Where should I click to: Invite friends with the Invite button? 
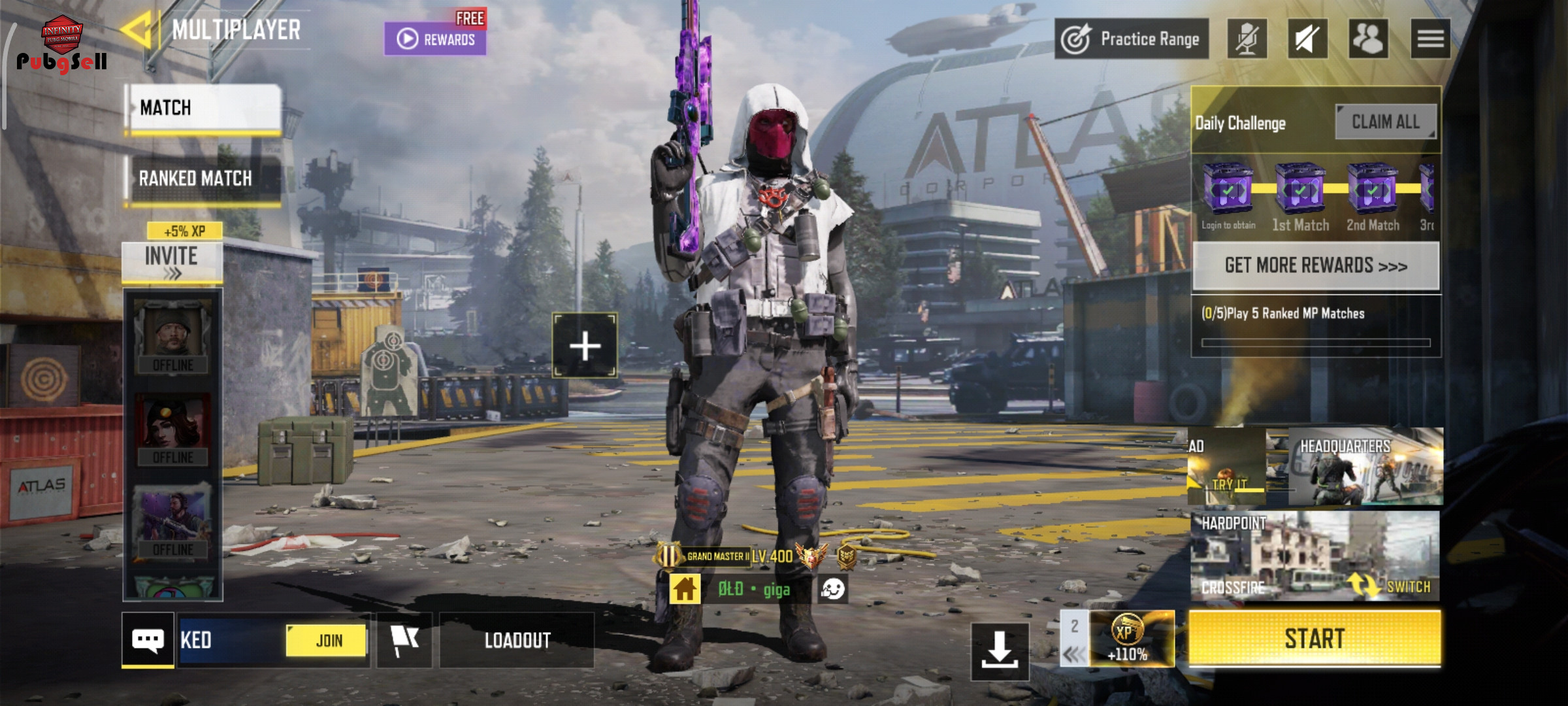172,261
